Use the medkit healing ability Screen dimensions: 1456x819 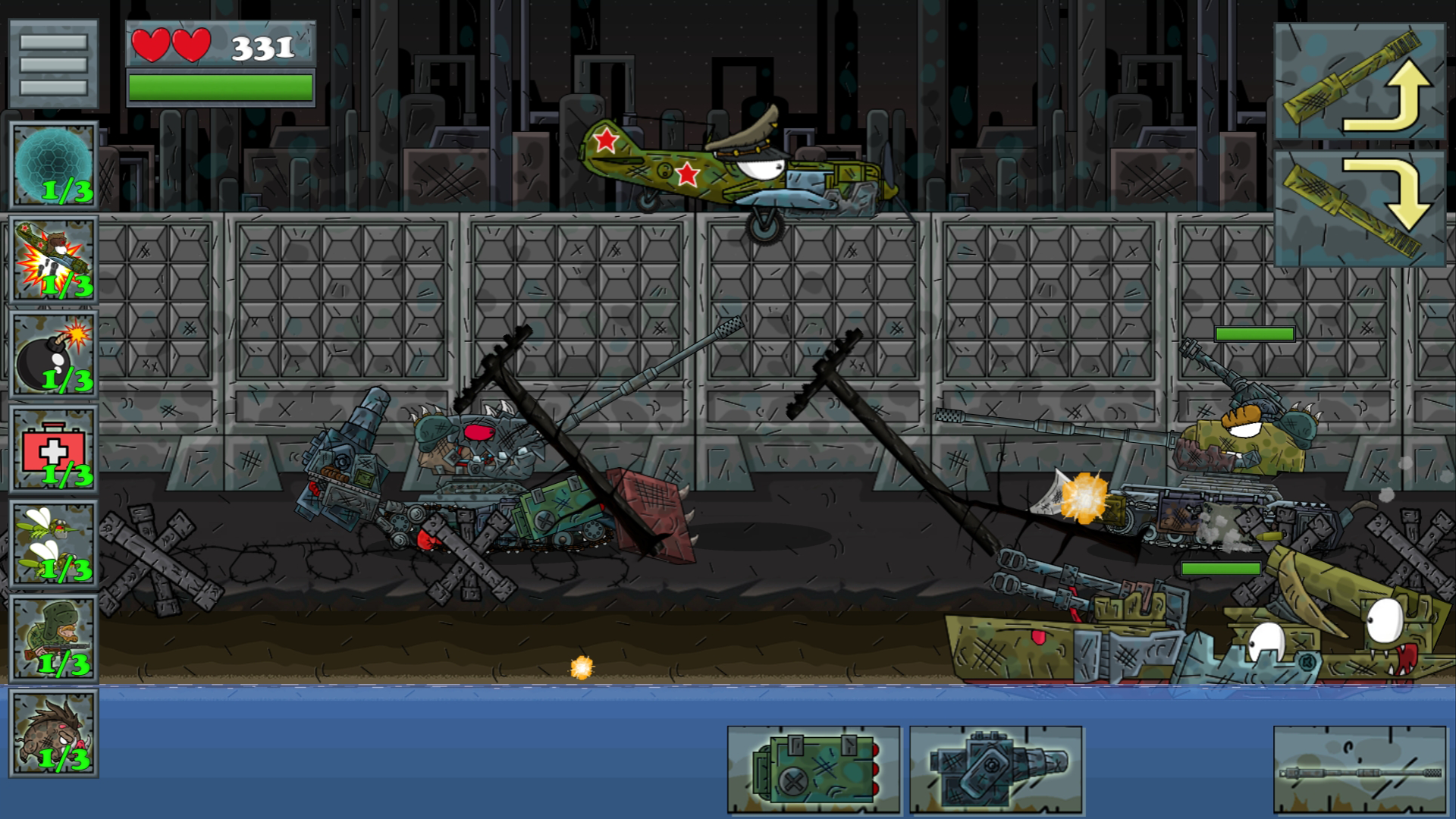[53, 447]
